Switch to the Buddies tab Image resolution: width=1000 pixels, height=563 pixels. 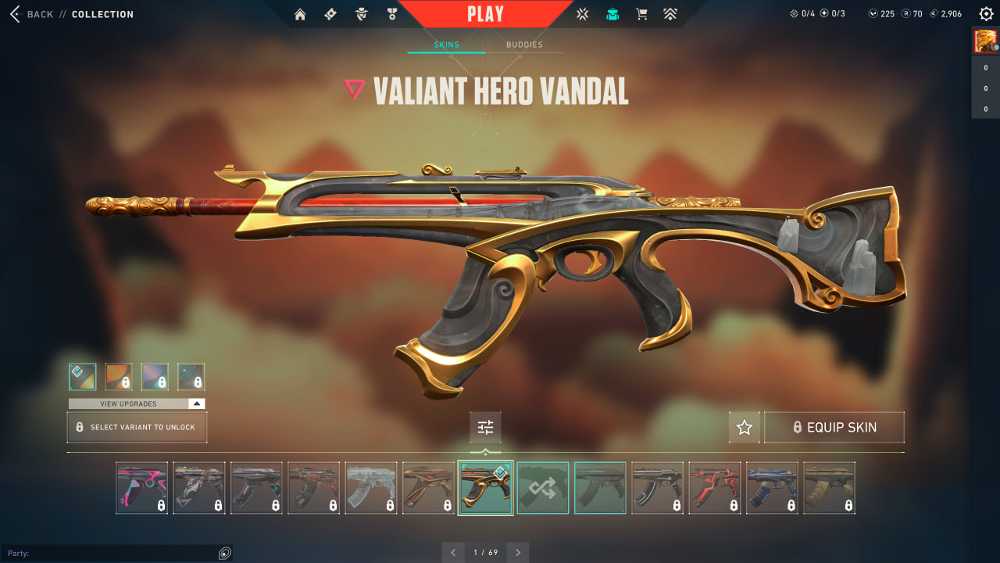coord(524,45)
